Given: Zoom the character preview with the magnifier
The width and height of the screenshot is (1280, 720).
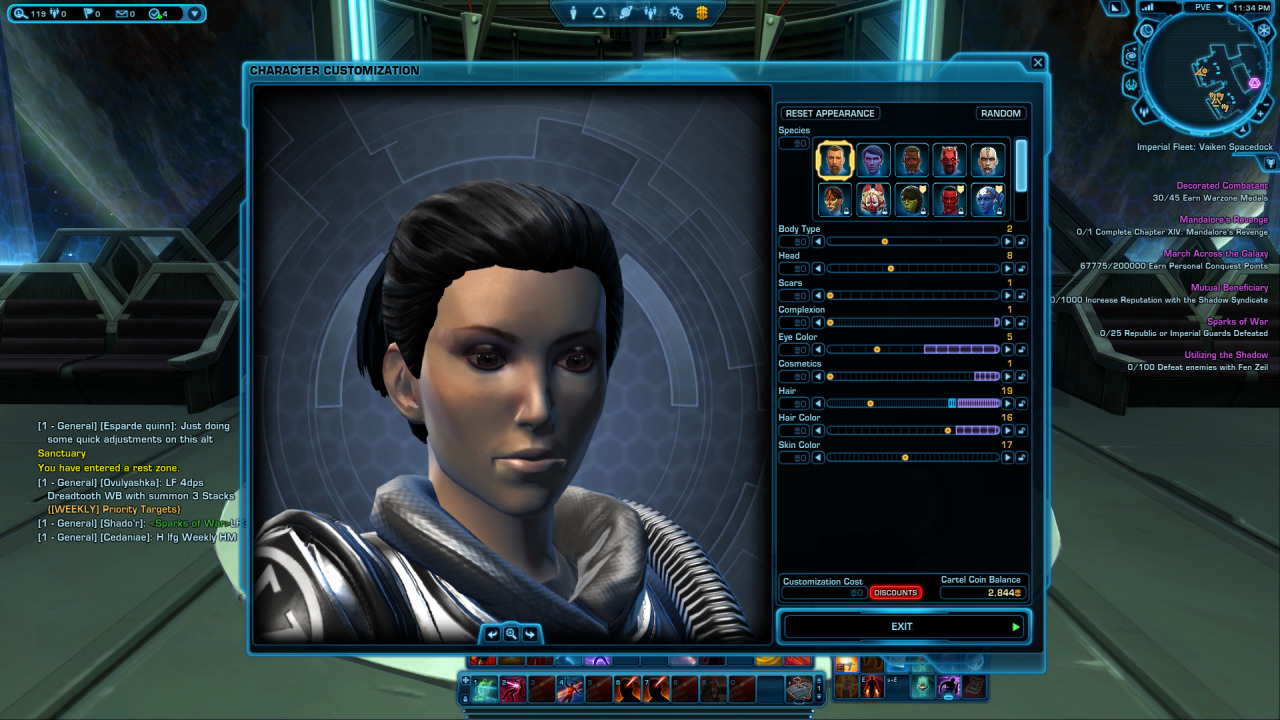Looking at the screenshot, I should point(511,634).
